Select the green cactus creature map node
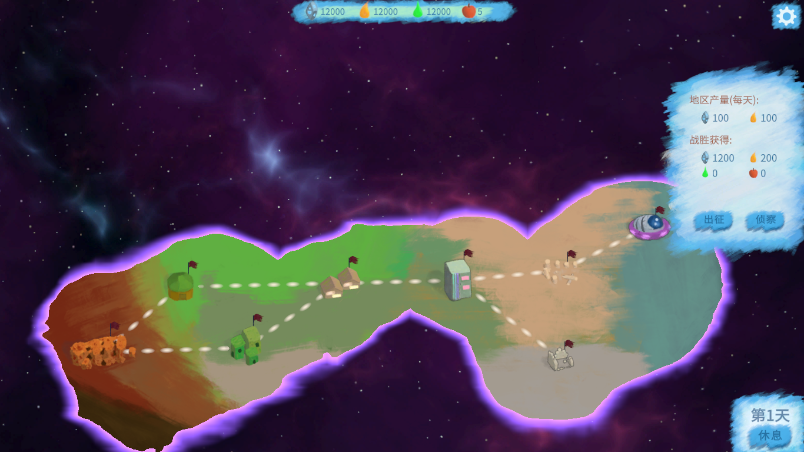Viewport: 804px width, 452px height. tap(246, 344)
